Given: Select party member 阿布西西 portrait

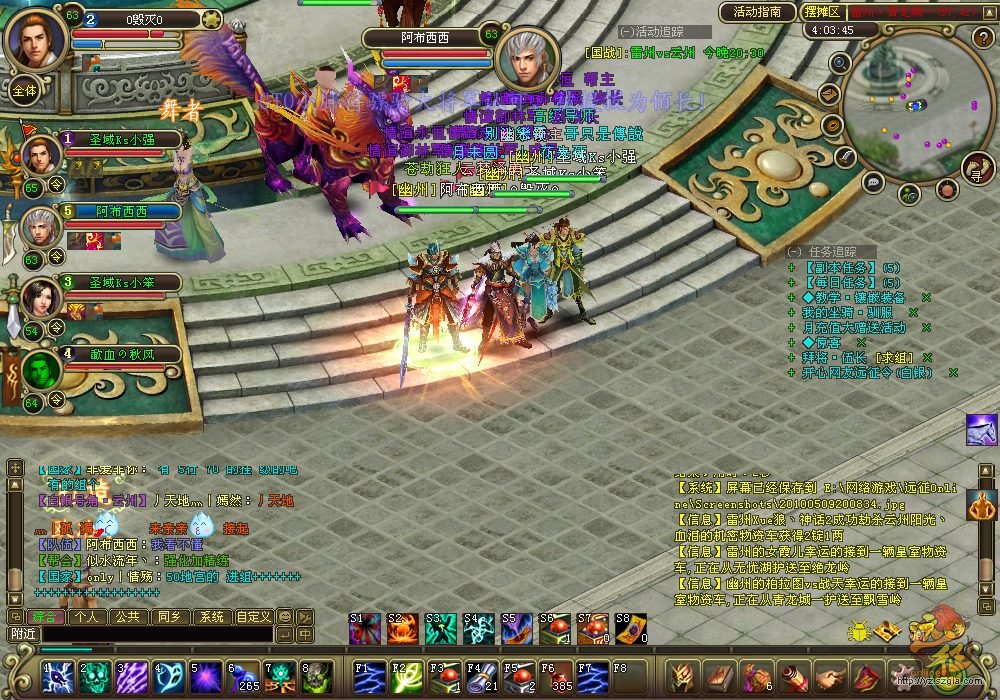Looking at the screenshot, I should click(42, 229).
